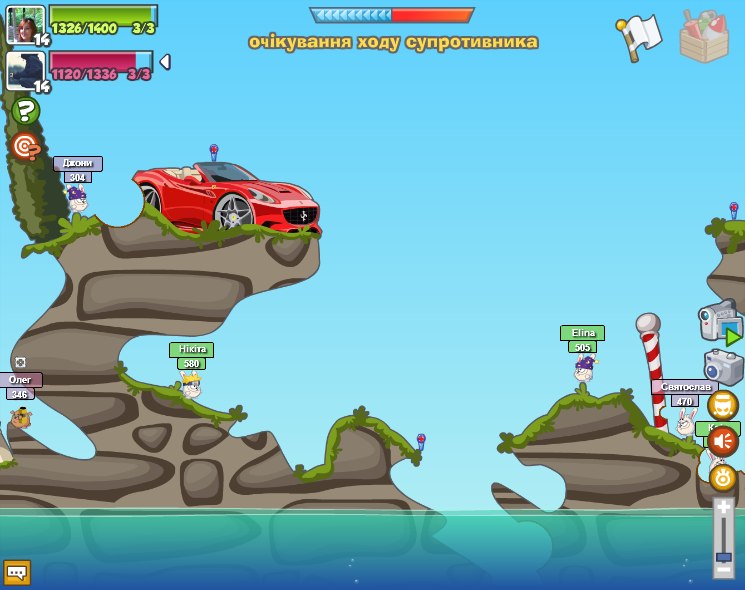Open the weapons crate
Viewport: 745px width, 590px height.
[x=703, y=37]
